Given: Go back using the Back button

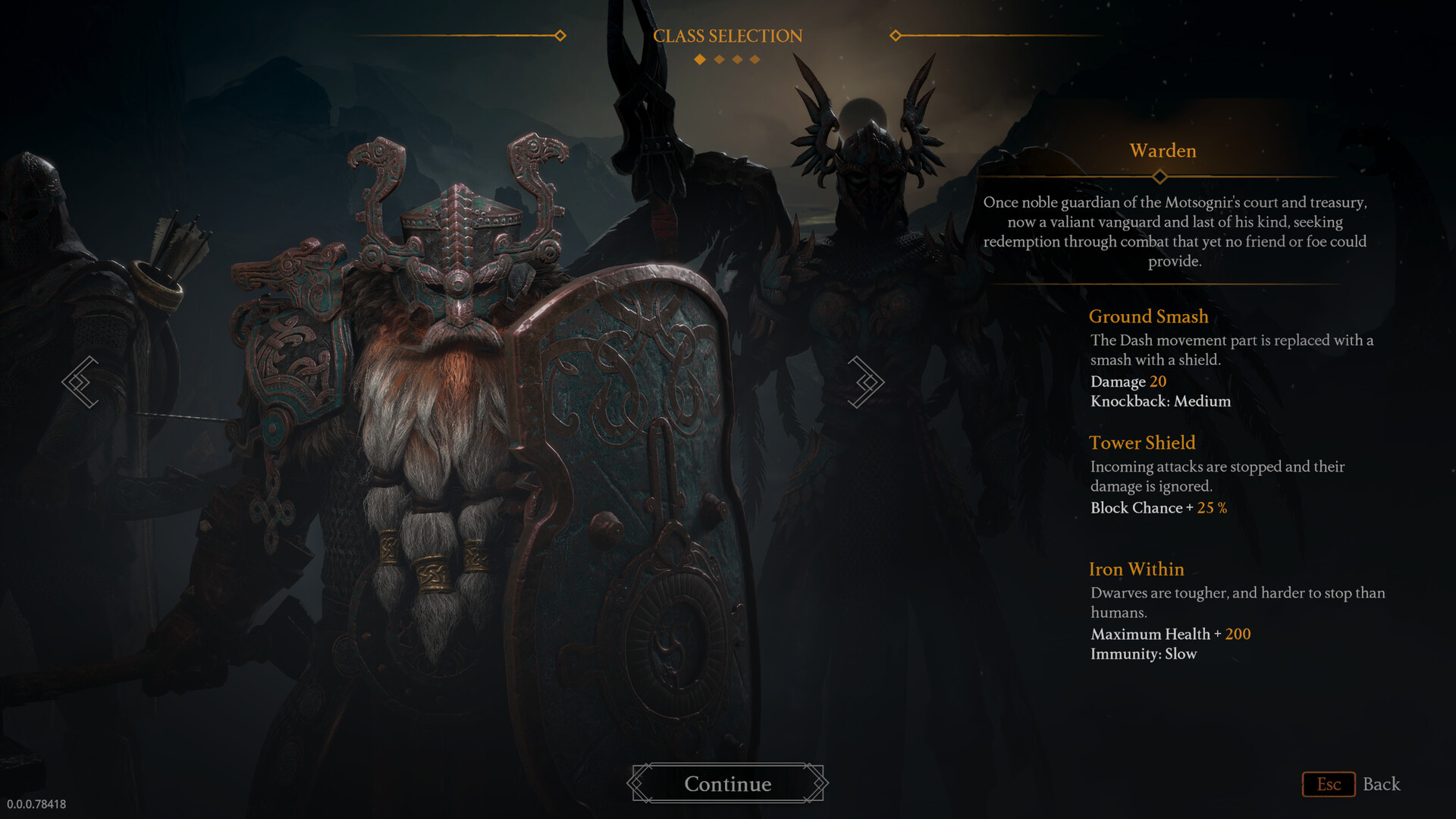Looking at the screenshot, I should (1352, 784).
